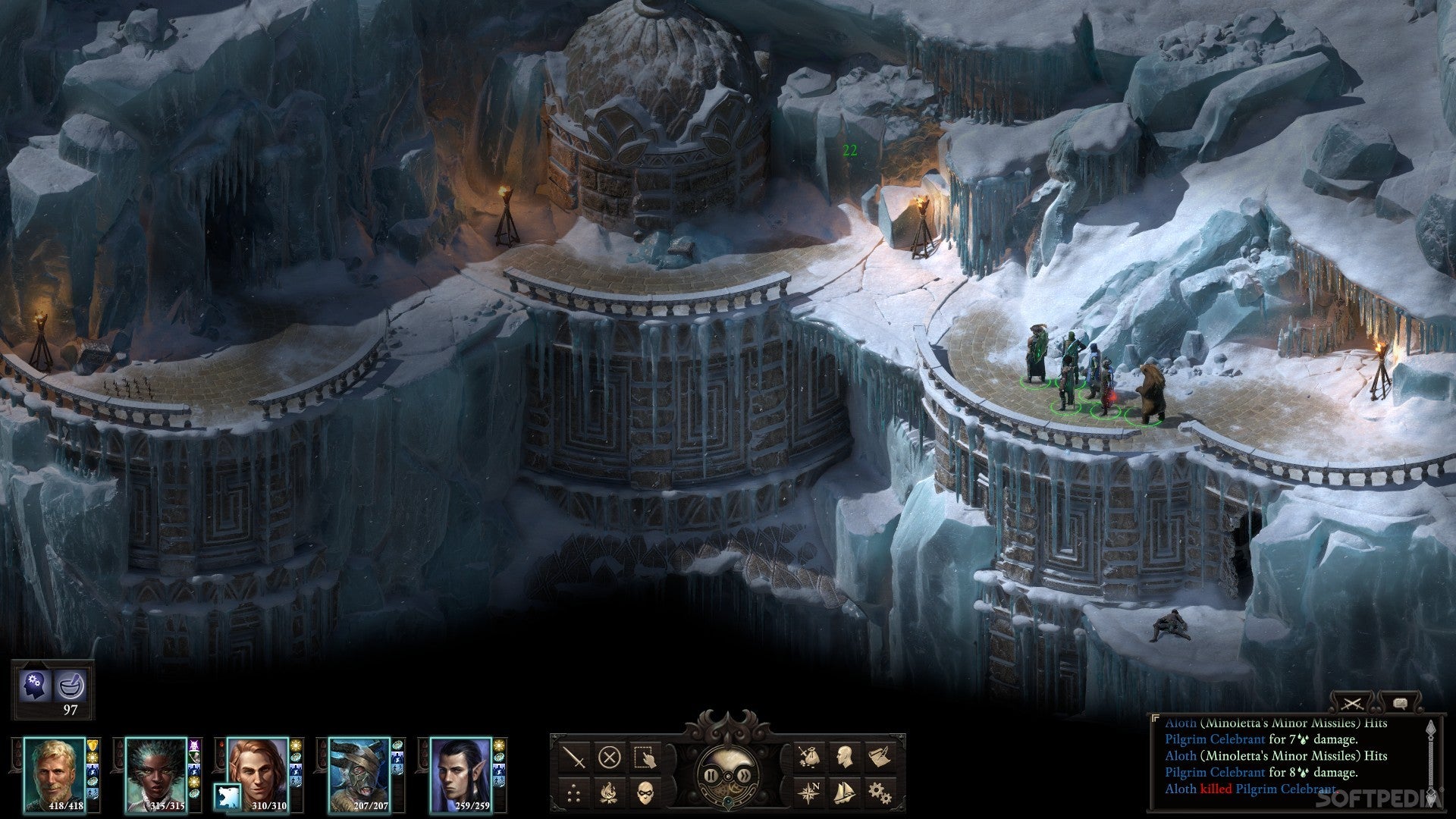Viewport: 1456px width, 819px height.
Task: Open the mortar and pestle crafting ability
Action: pos(71,686)
